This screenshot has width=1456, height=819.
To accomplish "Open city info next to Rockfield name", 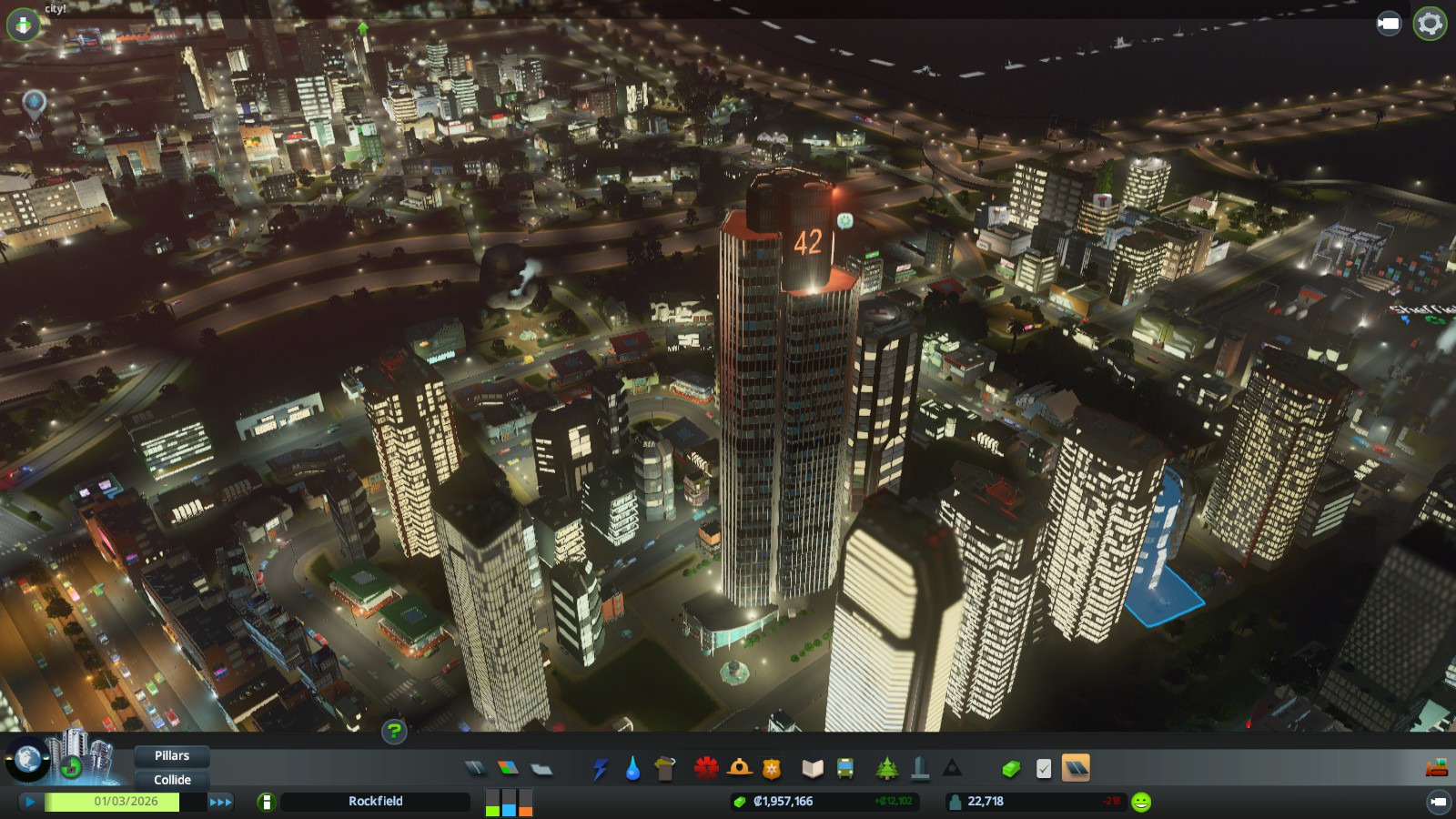I will 267,802.
